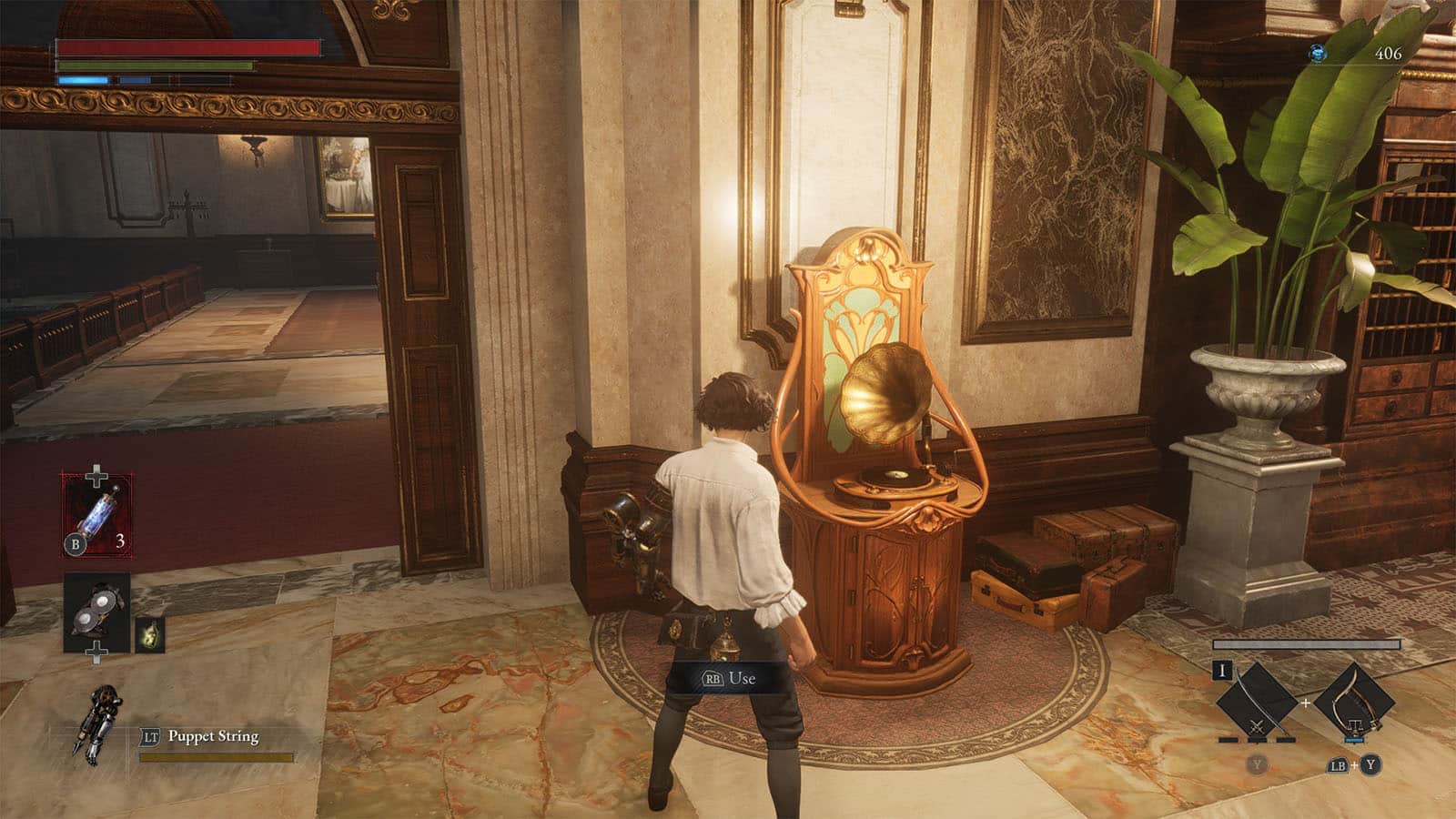Select the Pulse Cell belt slot
The width and height of the screenshot is (1456, 819).
click(x=96, y=514)
